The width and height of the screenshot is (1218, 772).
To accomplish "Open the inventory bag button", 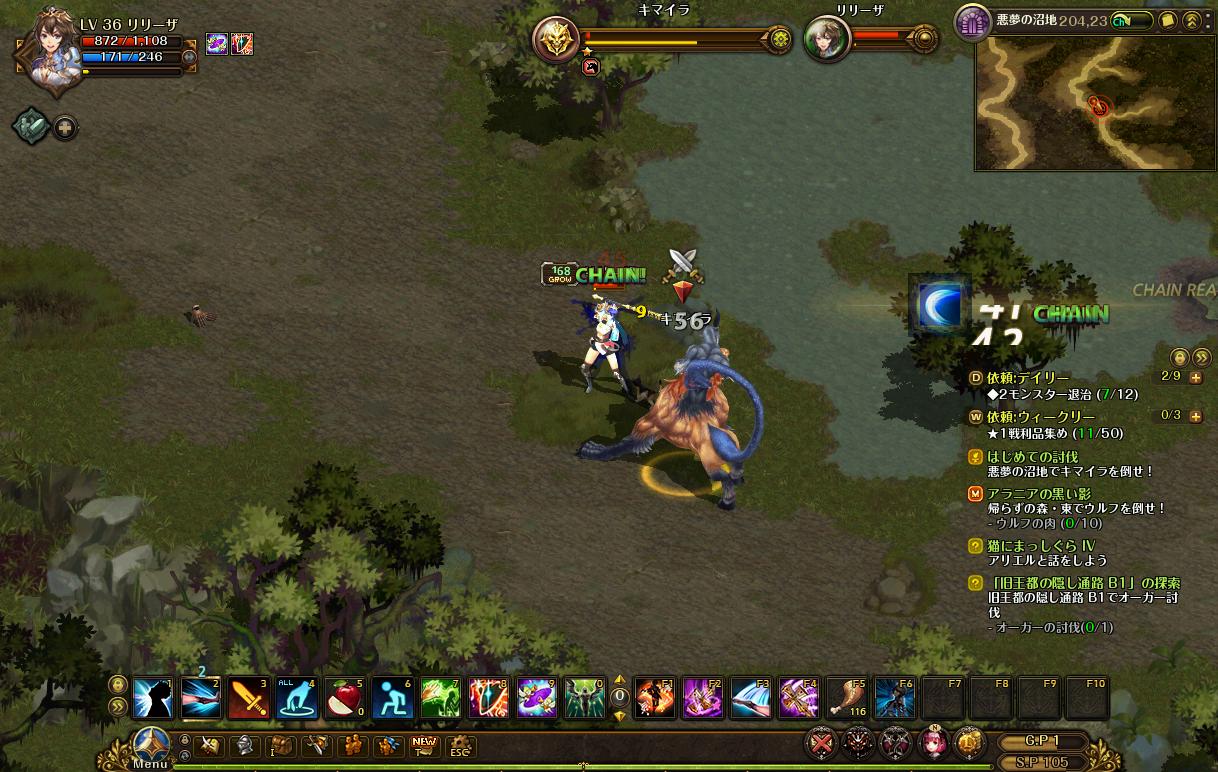I will pyautogui.click(x=280, y=745).
